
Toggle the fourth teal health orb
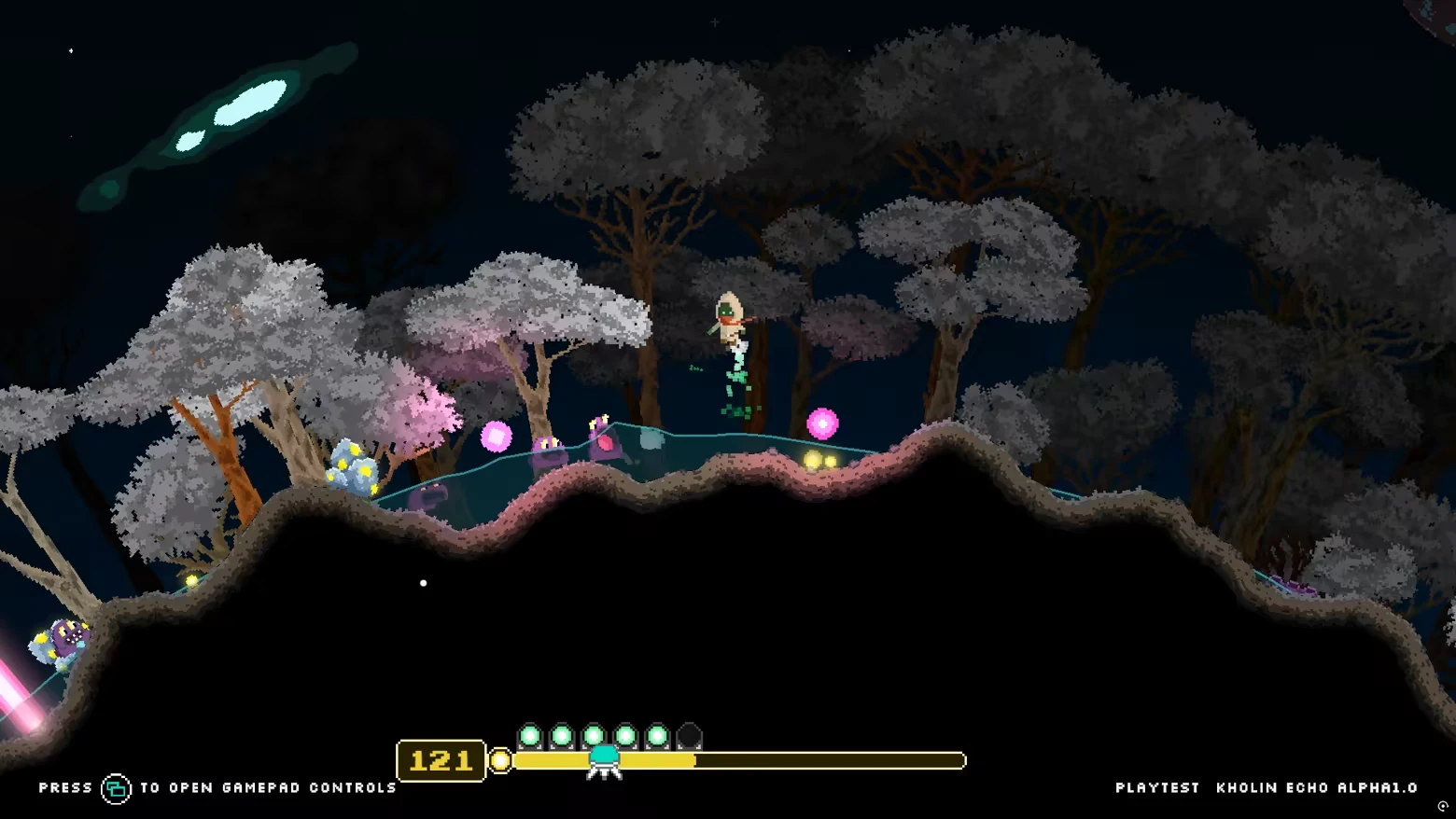click(626, 734)
